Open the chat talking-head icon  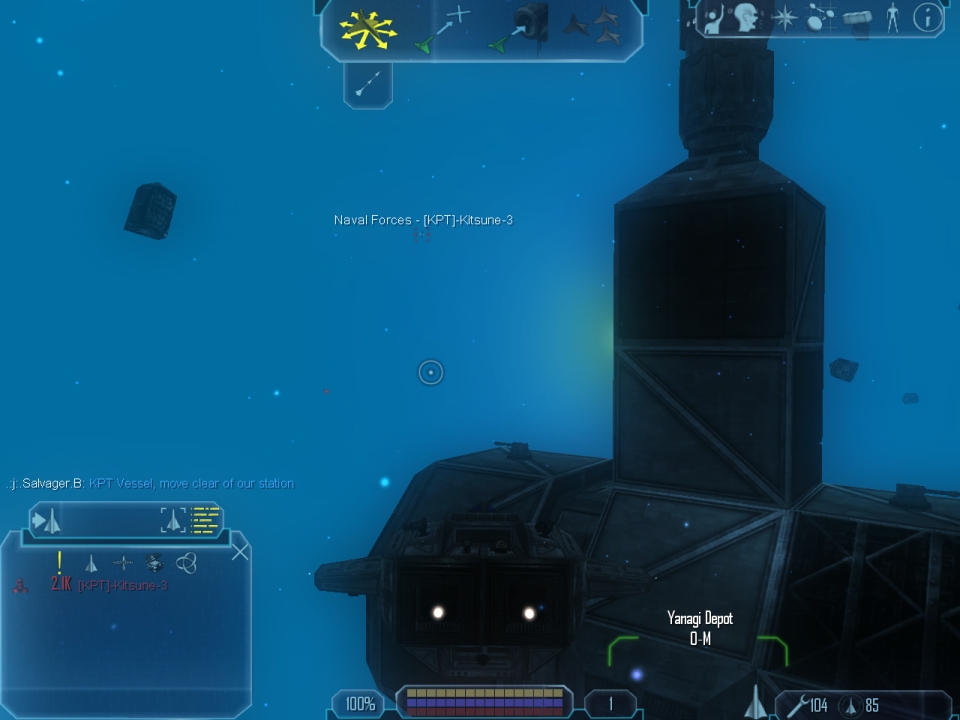[745, 18]
